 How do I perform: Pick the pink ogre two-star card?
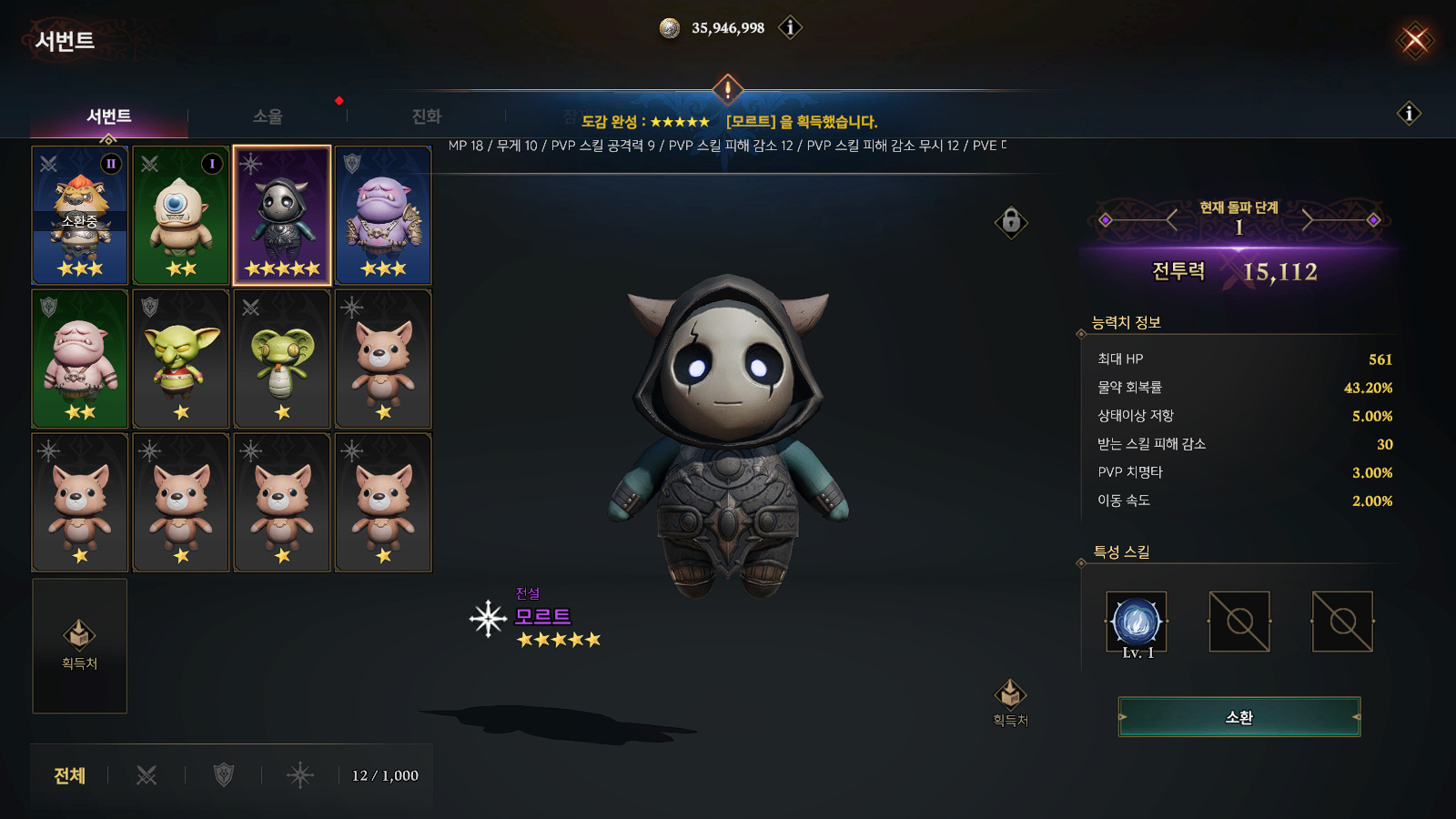pos(80,359)
